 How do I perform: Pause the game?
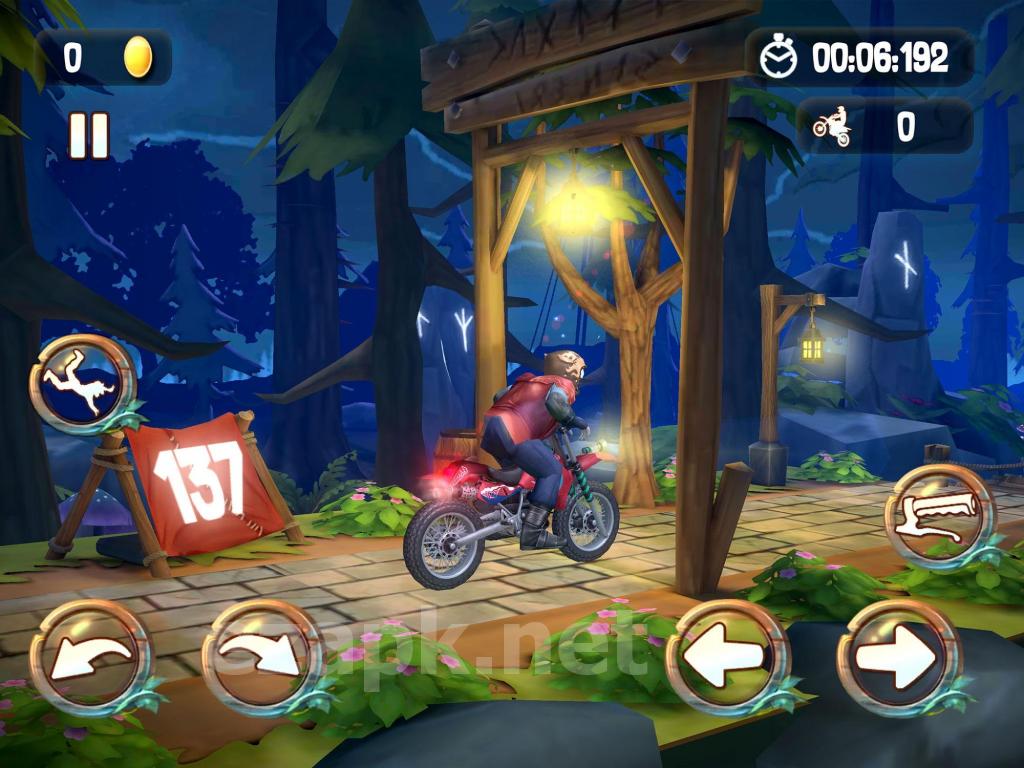click(x=88, y=135)
